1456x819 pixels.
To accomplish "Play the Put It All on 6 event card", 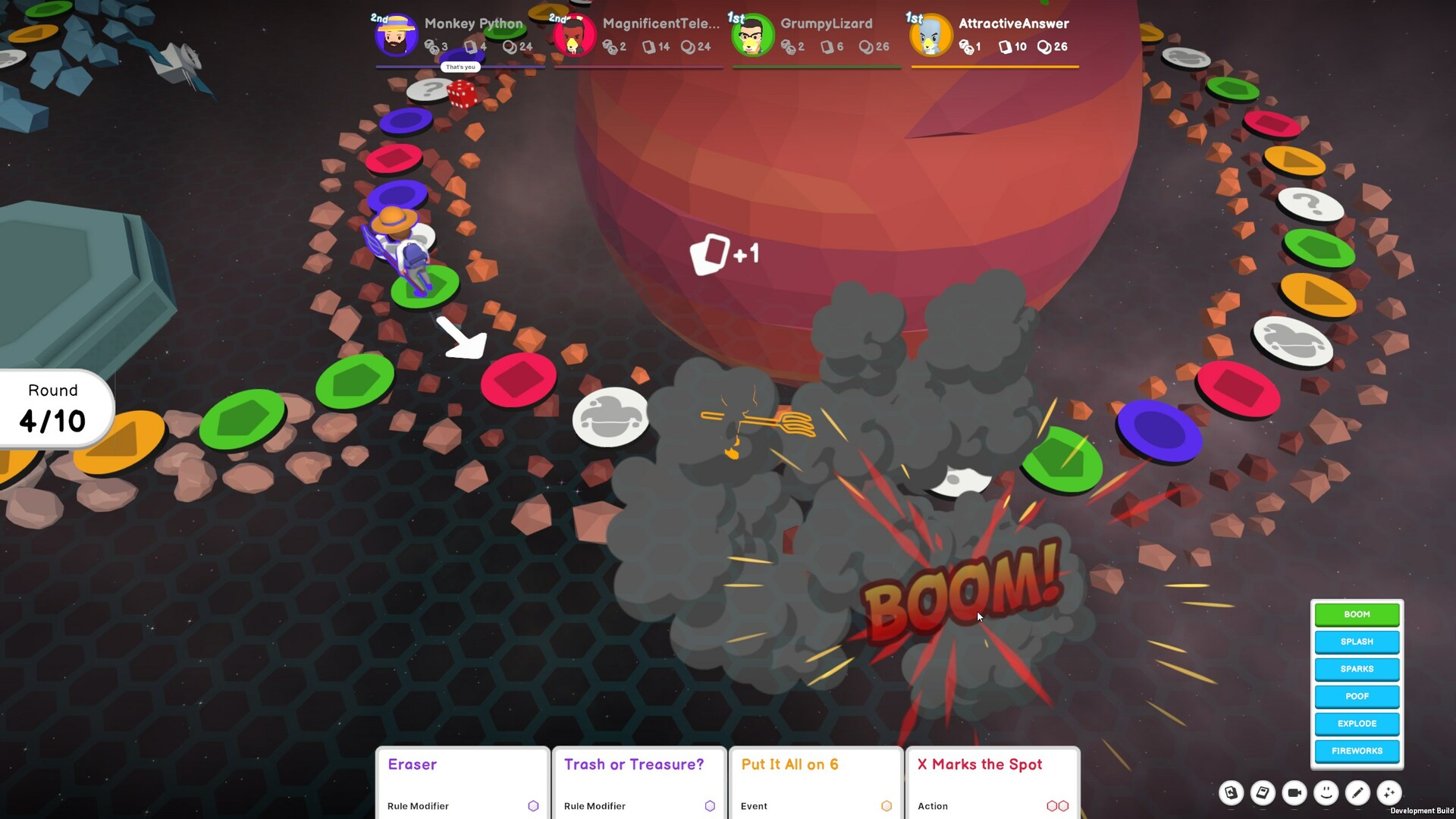I will tap(816, 781).
